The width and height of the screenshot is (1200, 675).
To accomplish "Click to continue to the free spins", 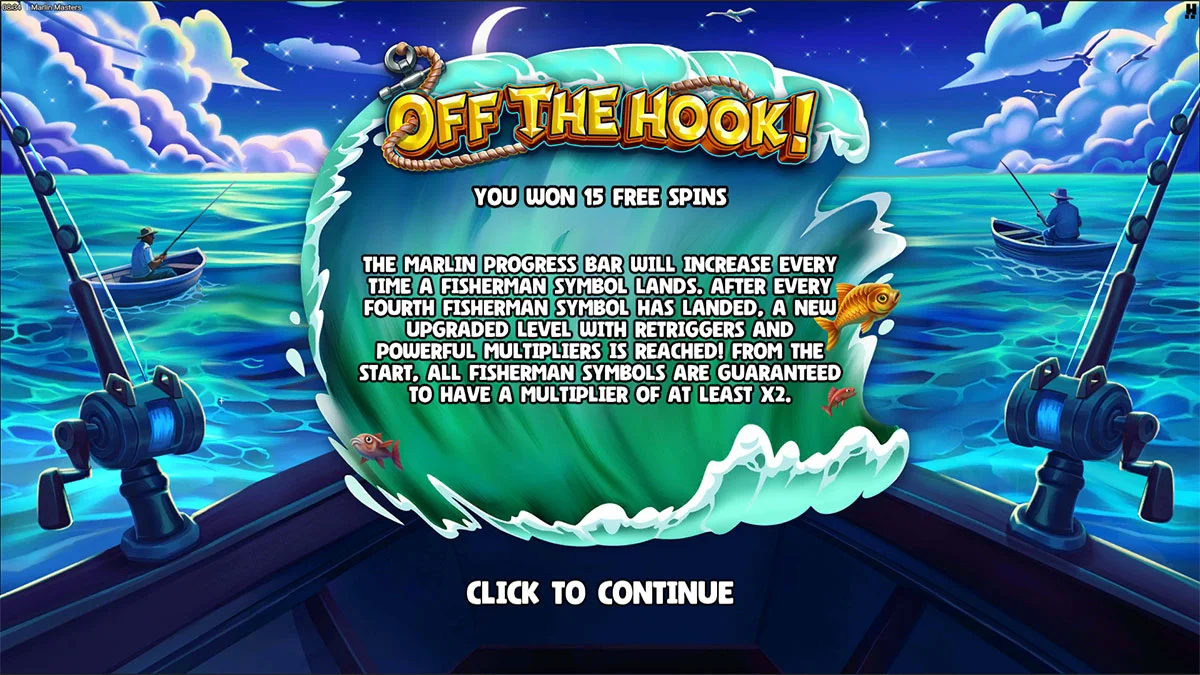I will coord(600,592).
